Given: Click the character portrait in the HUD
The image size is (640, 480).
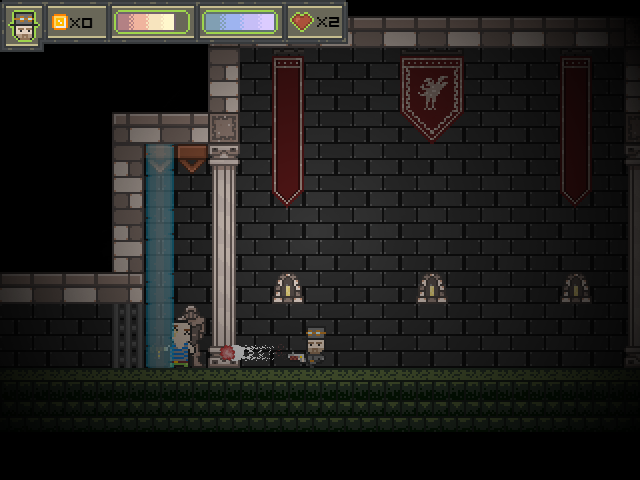Looking at the screenshot, I should pos(22,25).
